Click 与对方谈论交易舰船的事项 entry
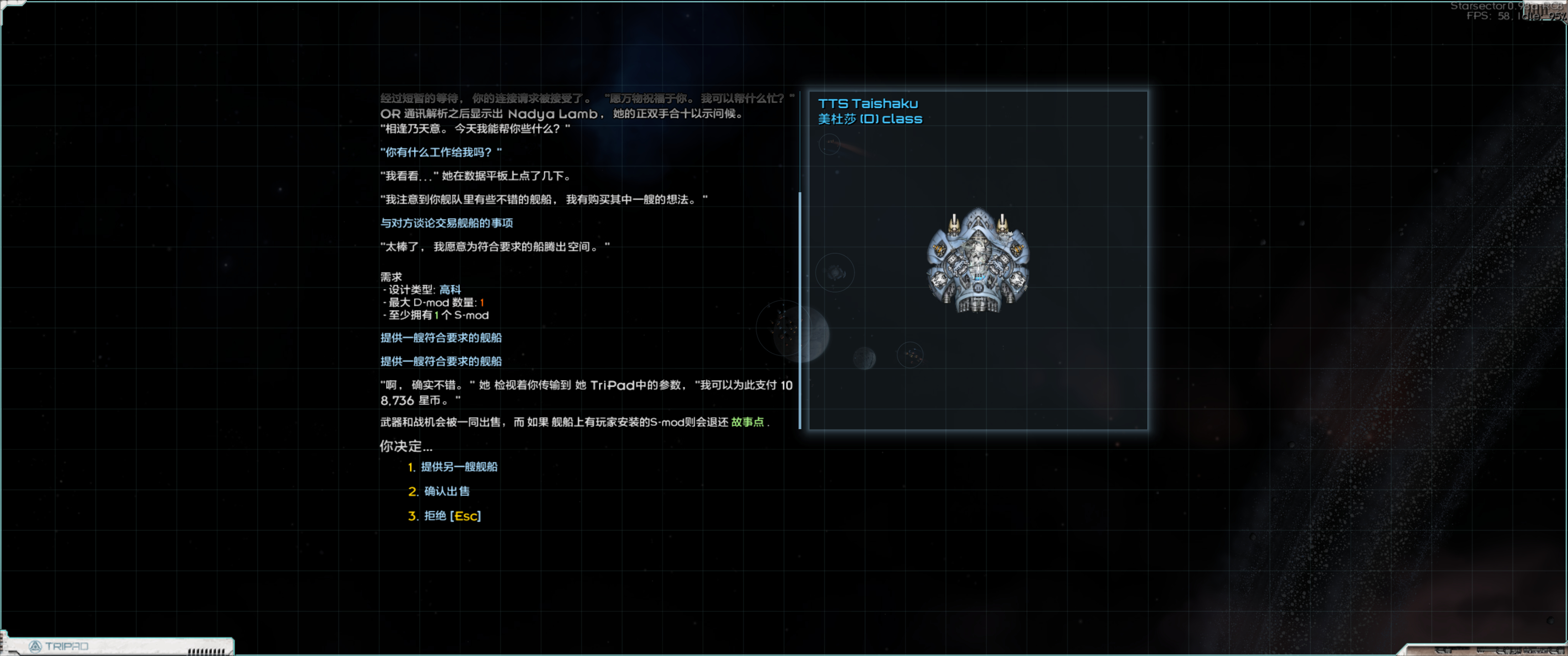The image size is (1568, 656). pos(447,223)
